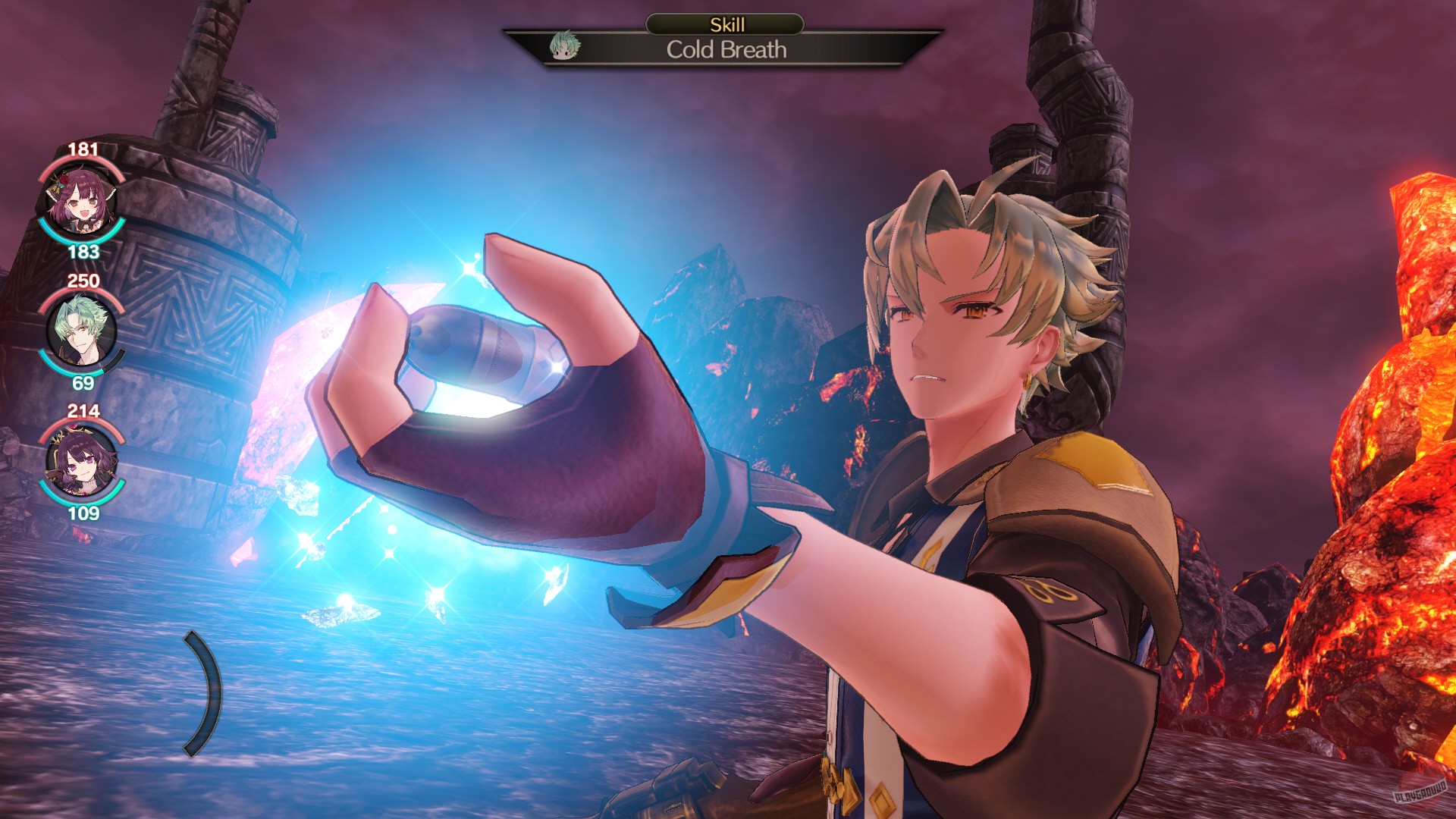Select the bottom portrait's HP counter 214
The image size is (1456, 819).
83,412
